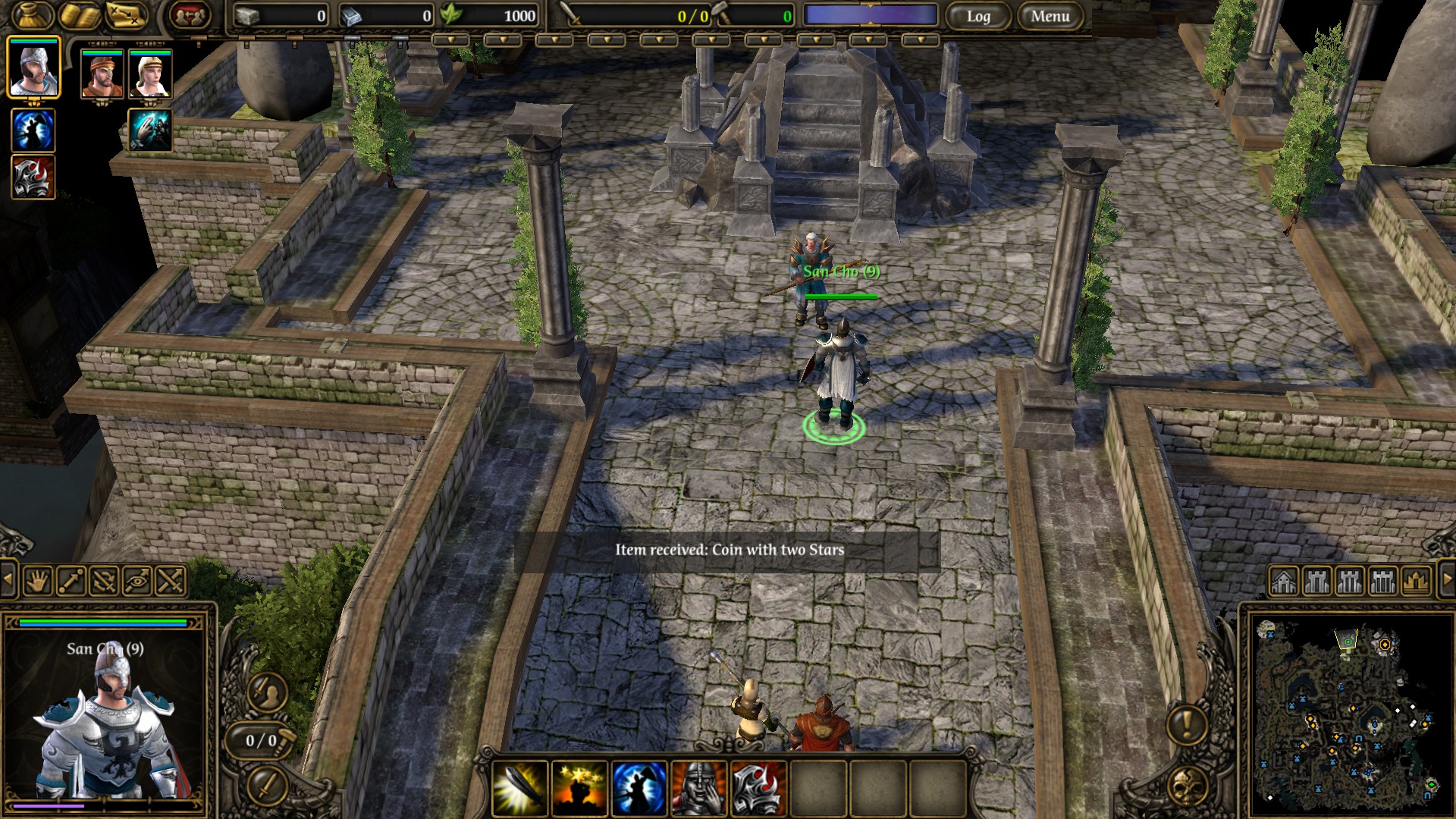The width and height of the screenshot is (1456, 819).
Task: Activate the open hand stop command
Action: [x=38, y=582]
